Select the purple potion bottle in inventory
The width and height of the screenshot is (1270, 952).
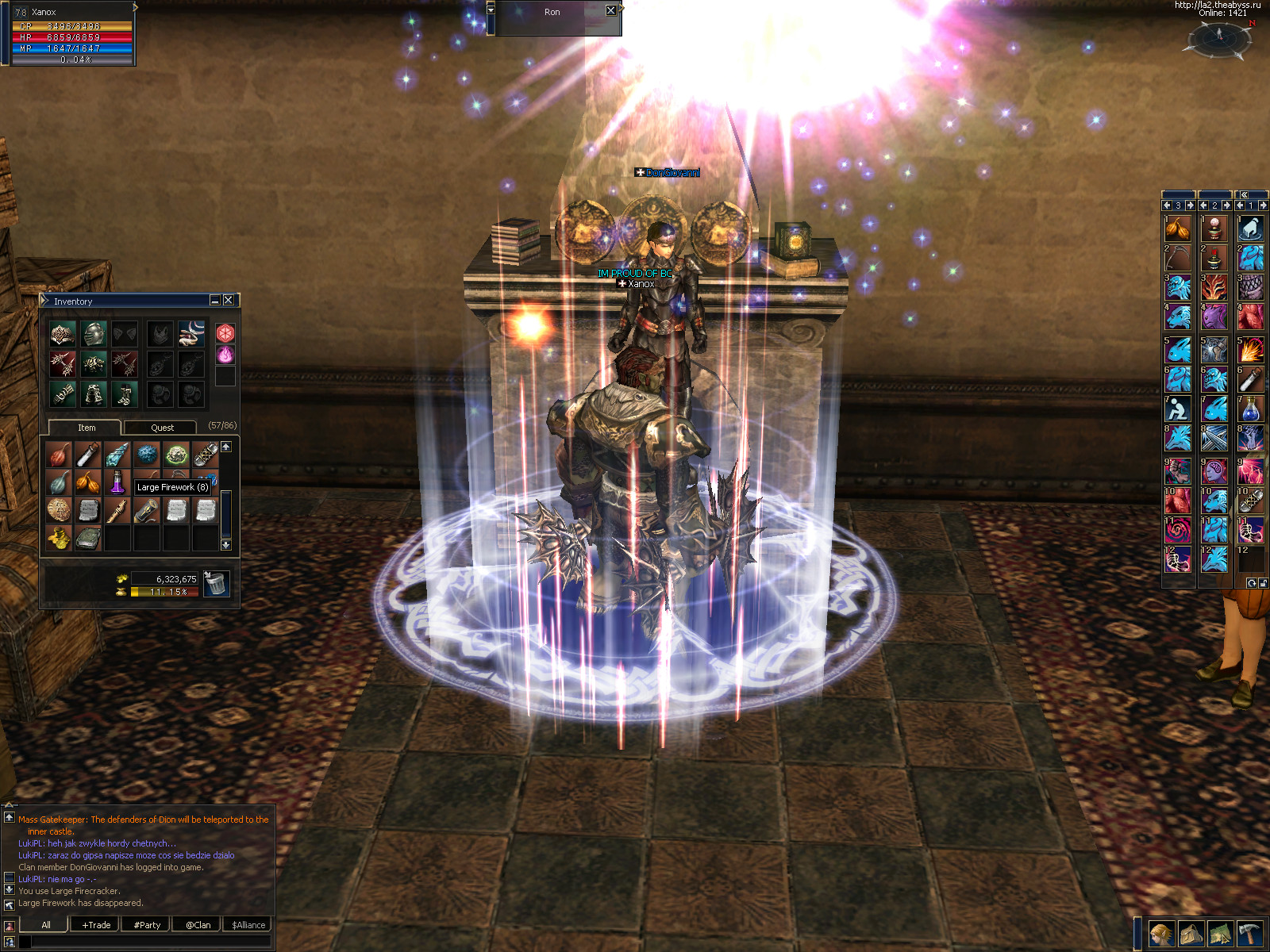pyautogui.click(x=117, y=482)
